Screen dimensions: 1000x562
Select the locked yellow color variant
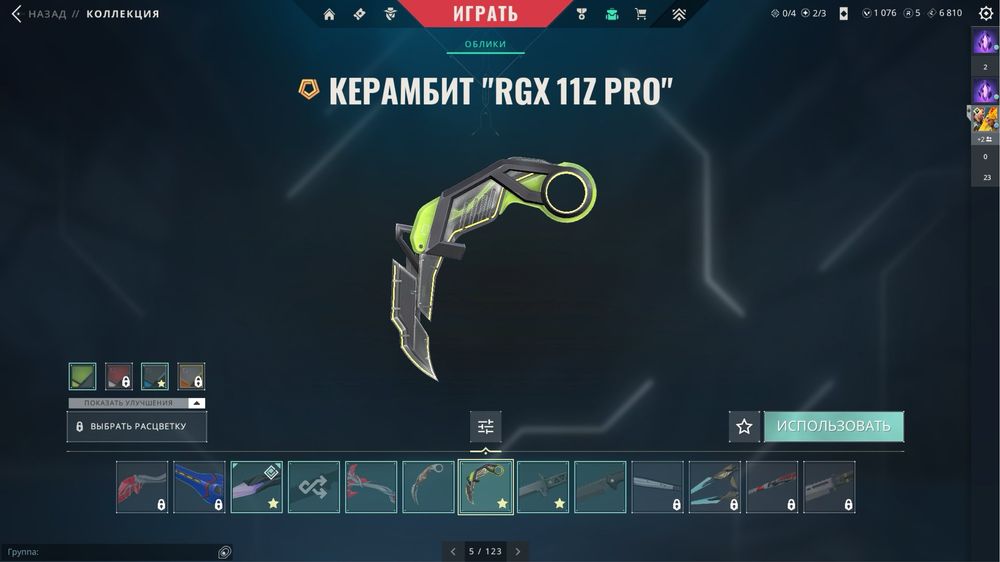click(x=191, y=376)
